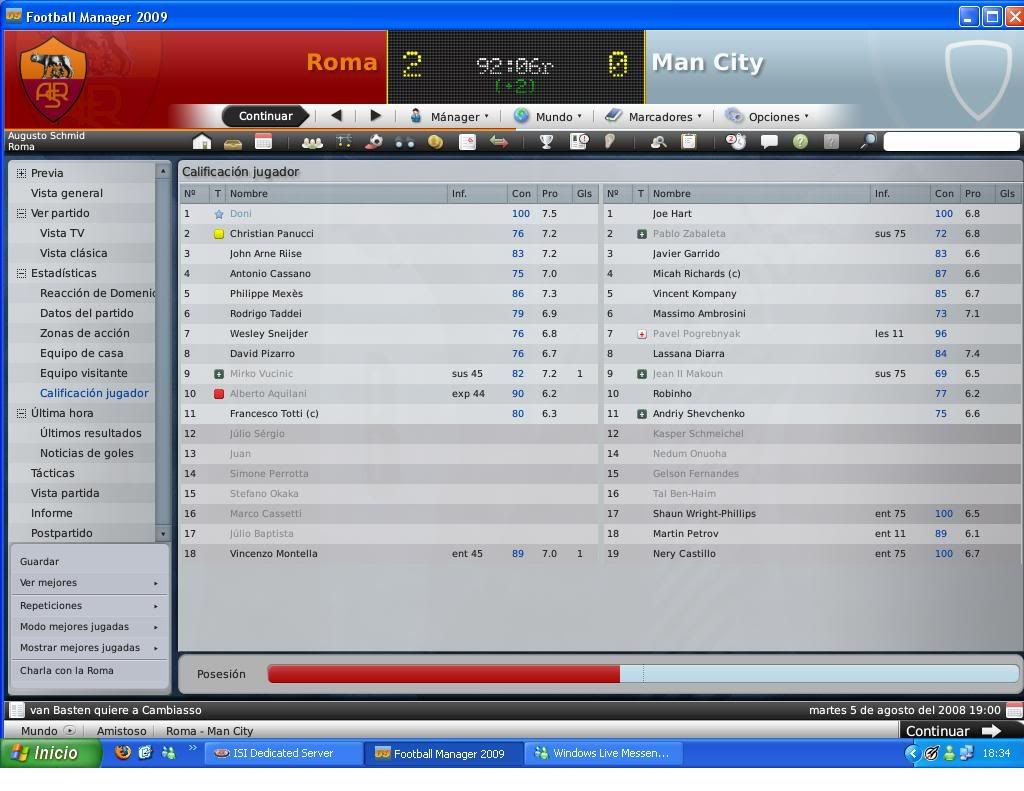Click the Continuar button in the top bar
This screenshot has height=791, width=1024.
pyautogui.click(x=265, y=116)
